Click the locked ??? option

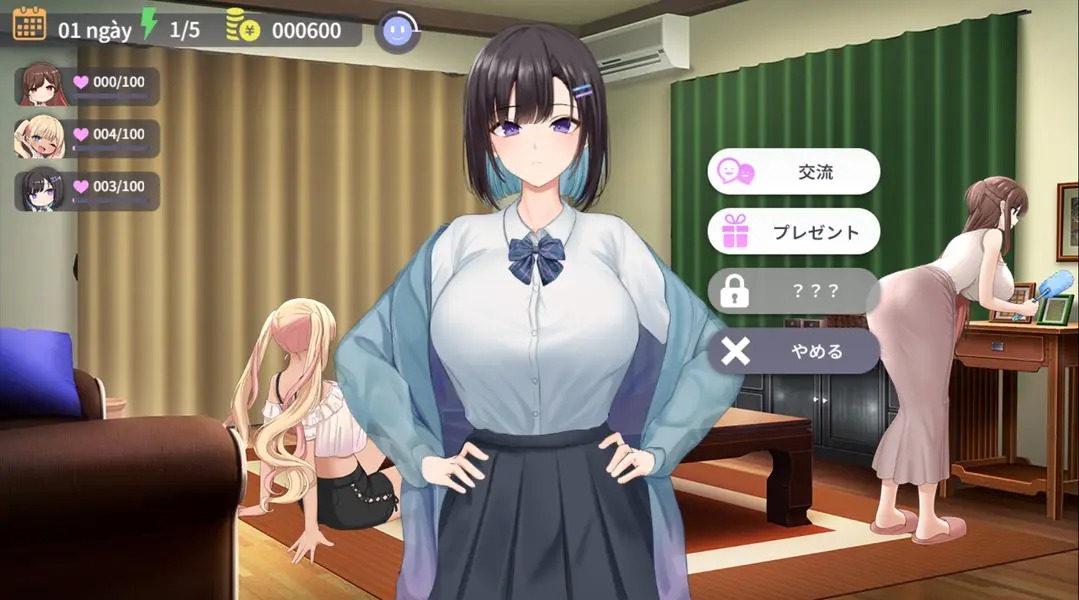click(794, 292)
